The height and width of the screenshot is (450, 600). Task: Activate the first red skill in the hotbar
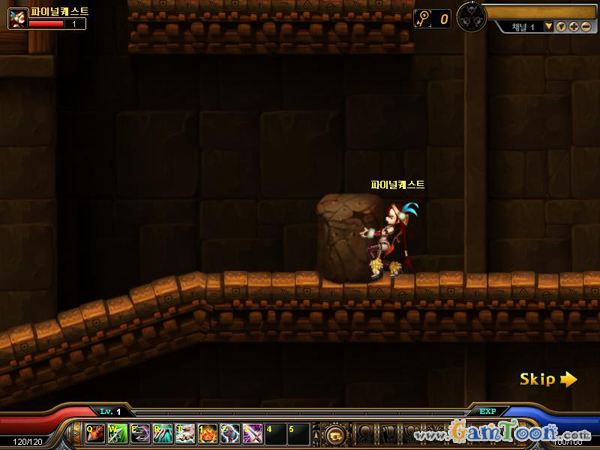pyautogui.click(x=96, y=434)
